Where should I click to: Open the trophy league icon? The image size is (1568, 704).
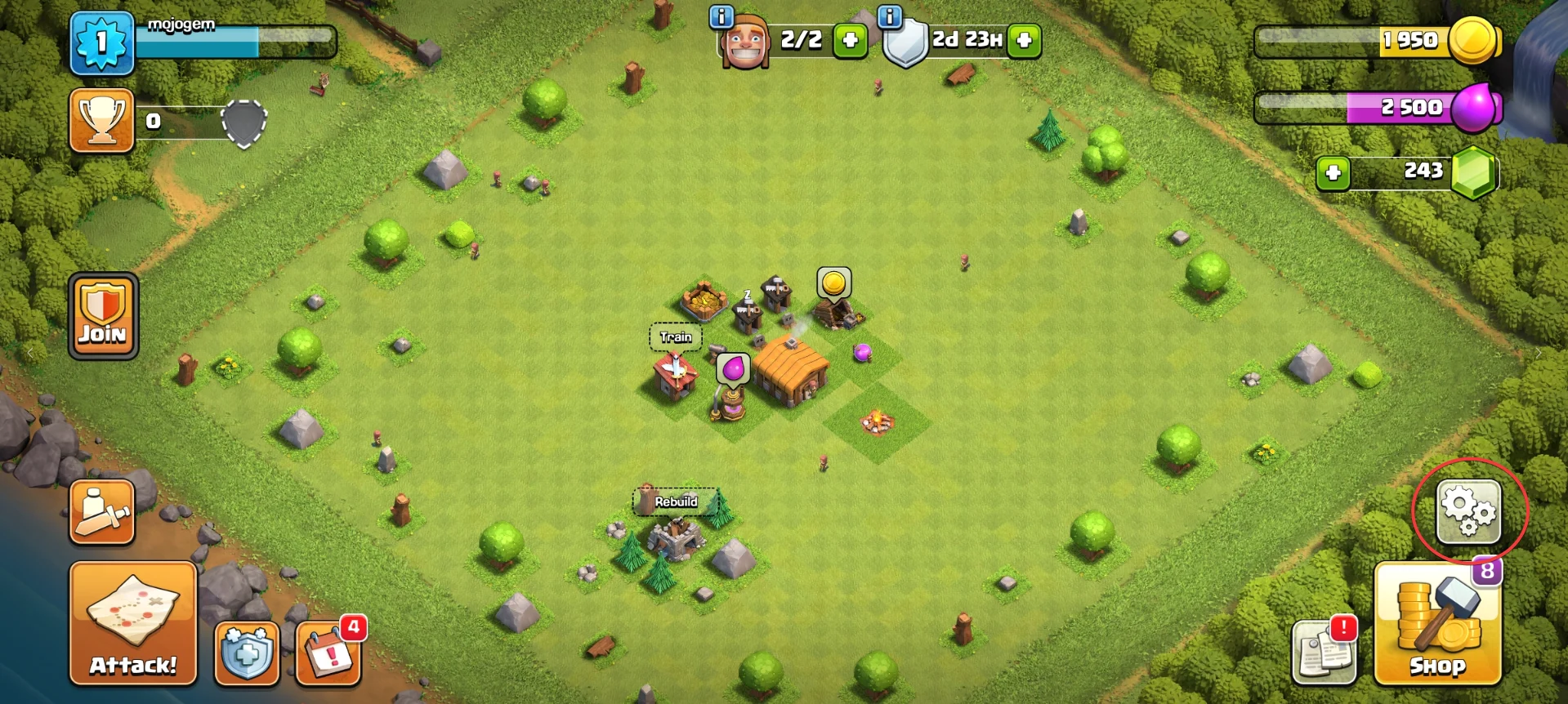pyautogui.click(x=102, y=121)
